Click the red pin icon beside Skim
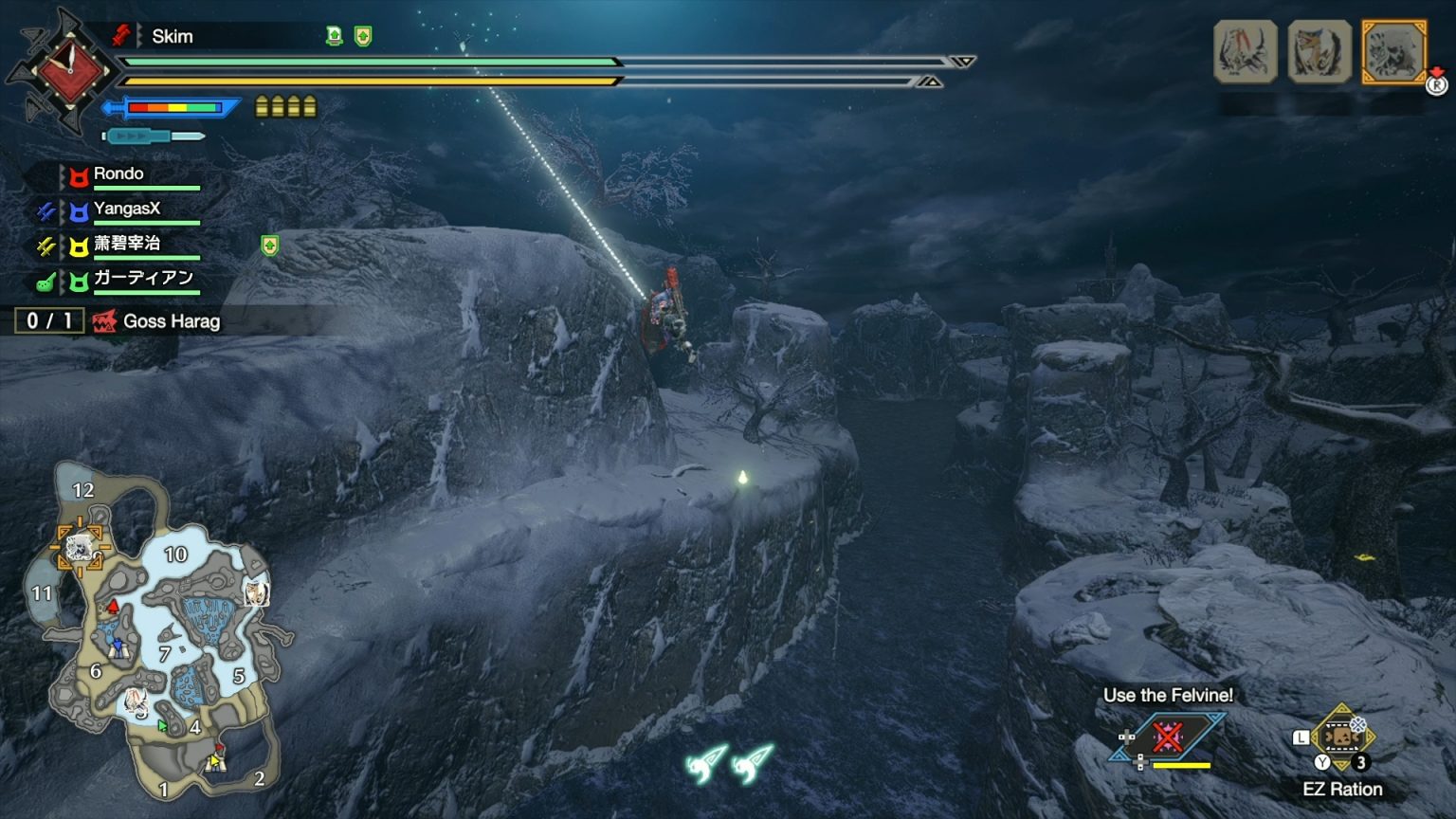The height and width of the screenshot is (819, 1456). point(120,35)
